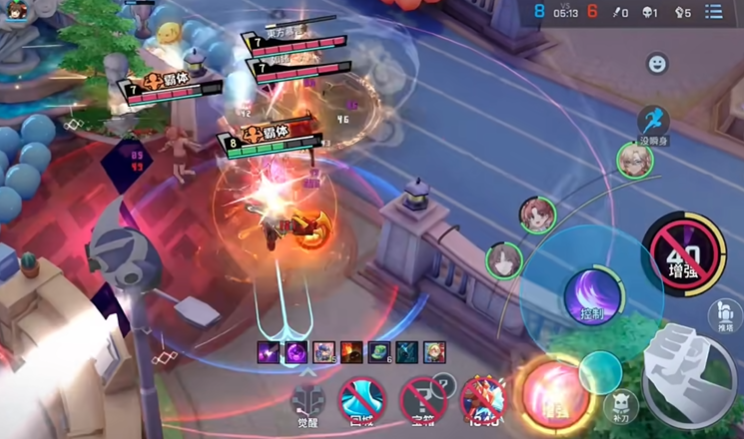Open the smiley emote button
The width and height of the screenshot is (744, 439).
click(x=657, y=64)
